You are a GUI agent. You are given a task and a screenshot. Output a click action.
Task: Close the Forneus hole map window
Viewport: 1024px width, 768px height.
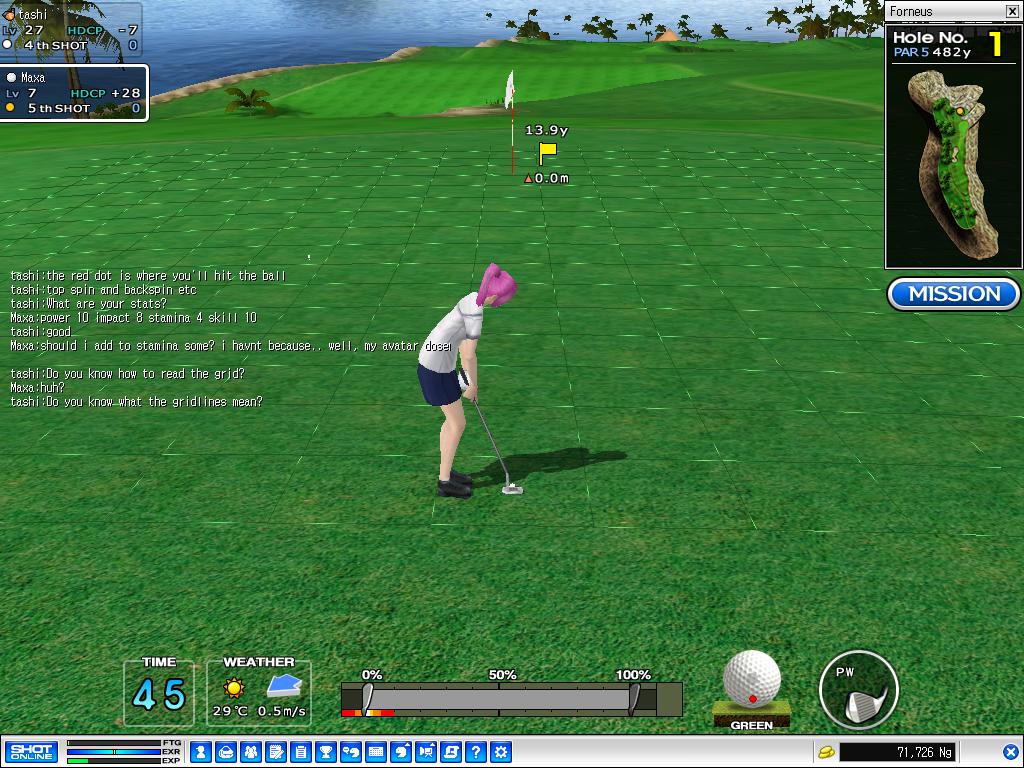click(x=1012, y=12)
